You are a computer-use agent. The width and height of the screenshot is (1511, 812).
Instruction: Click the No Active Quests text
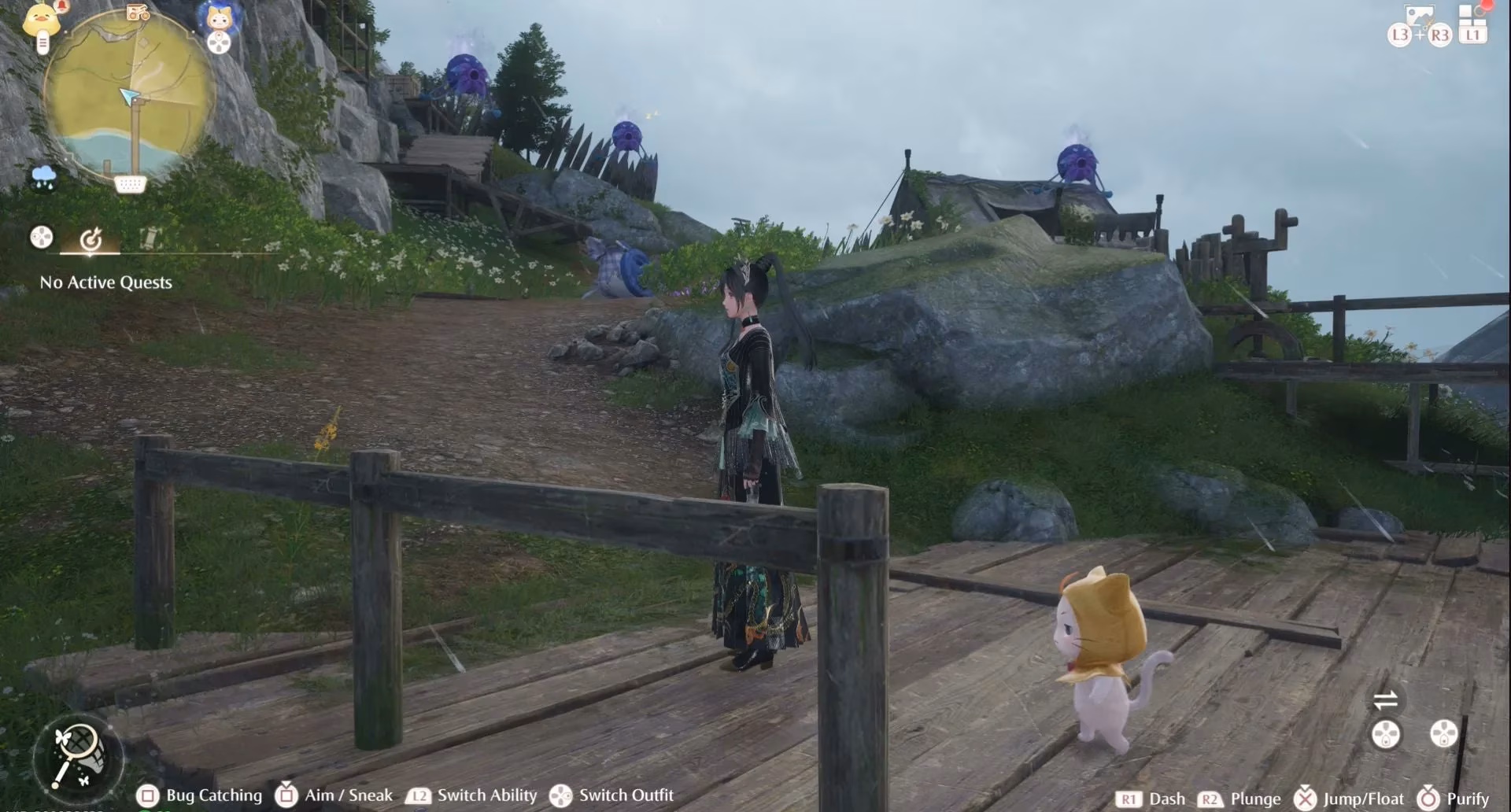pos(105,282)
